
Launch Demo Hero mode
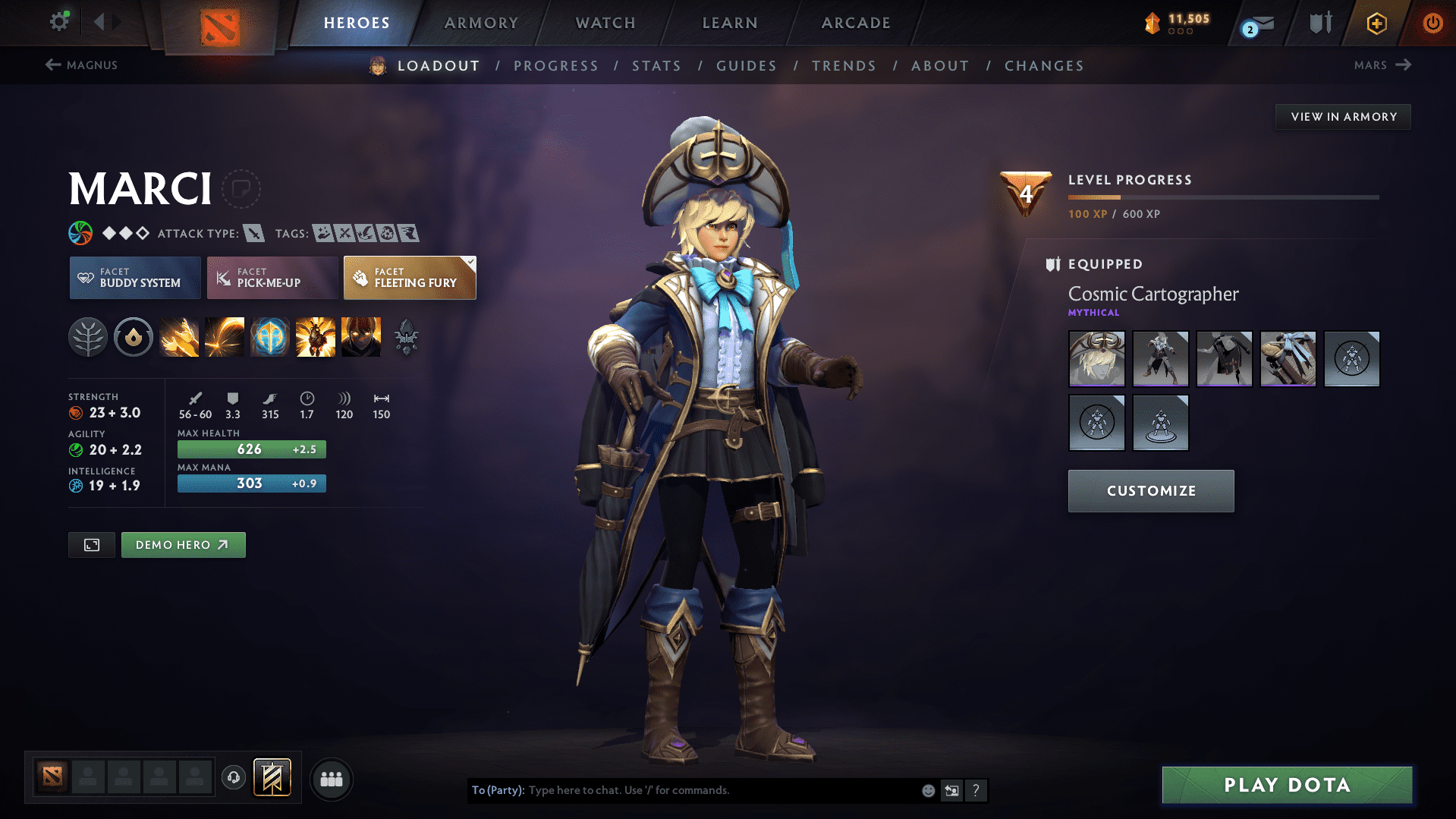[x=183, y=545]
